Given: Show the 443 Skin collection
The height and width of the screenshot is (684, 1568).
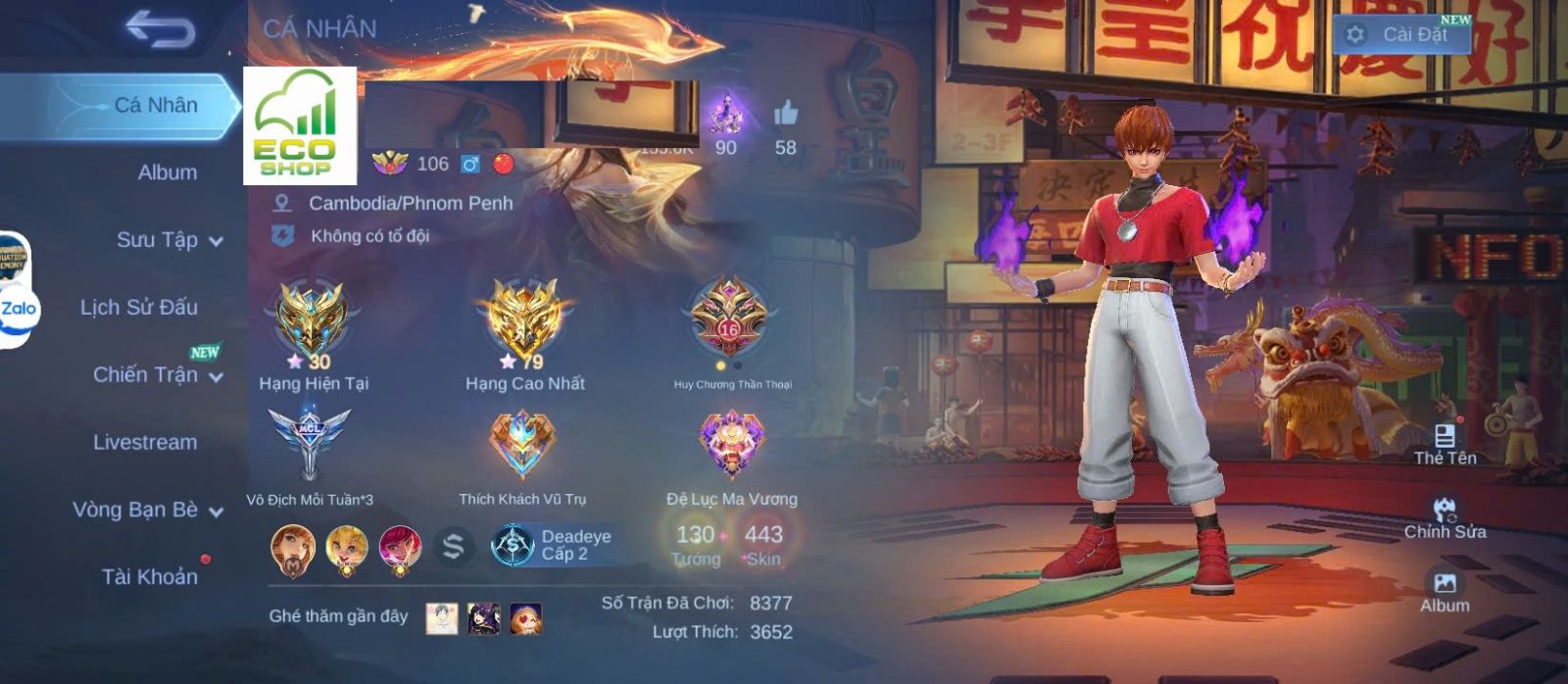Looking at the screenshot, I should [x=762, y=544].
